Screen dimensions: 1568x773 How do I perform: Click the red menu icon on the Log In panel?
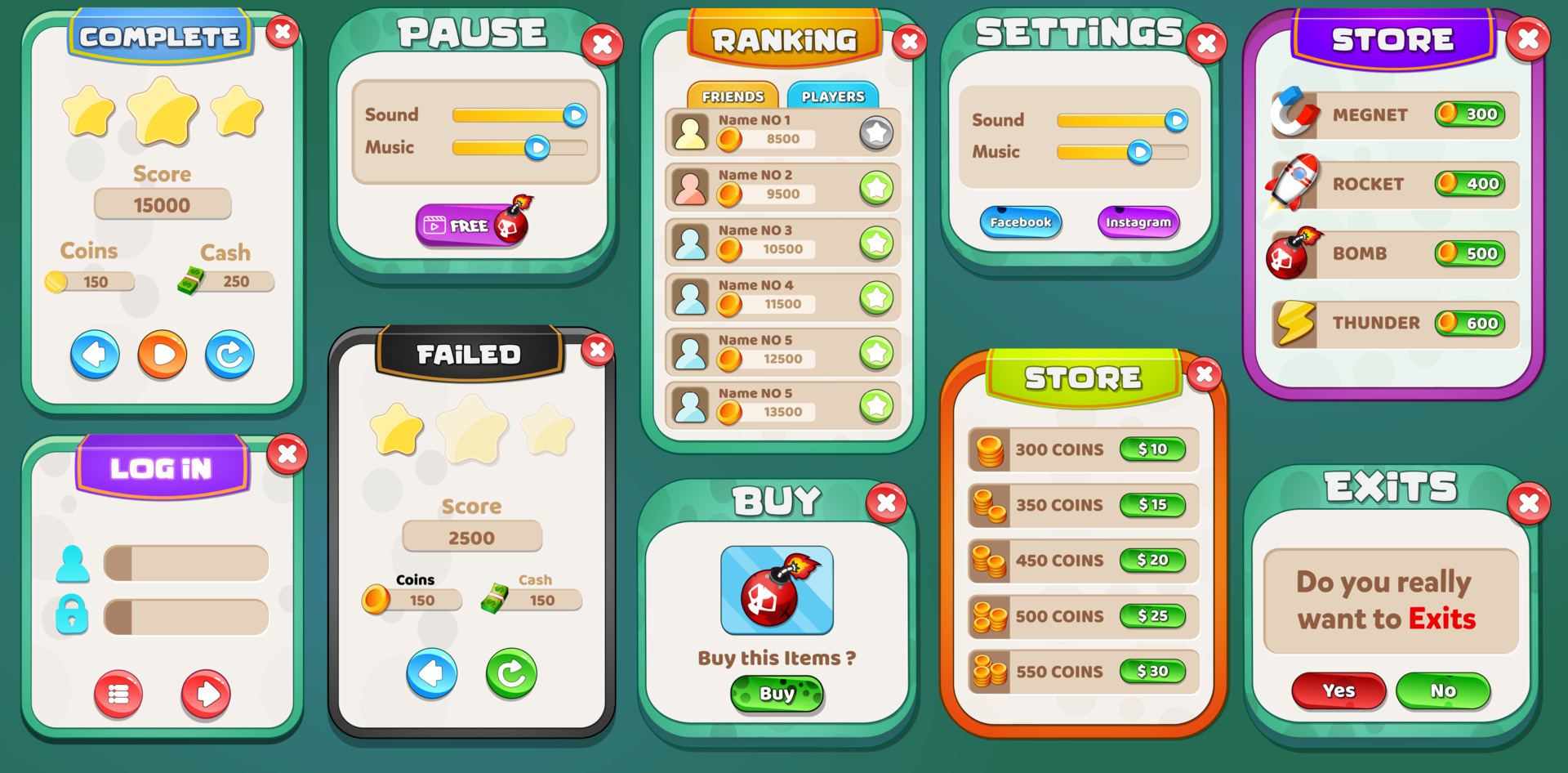119,693
